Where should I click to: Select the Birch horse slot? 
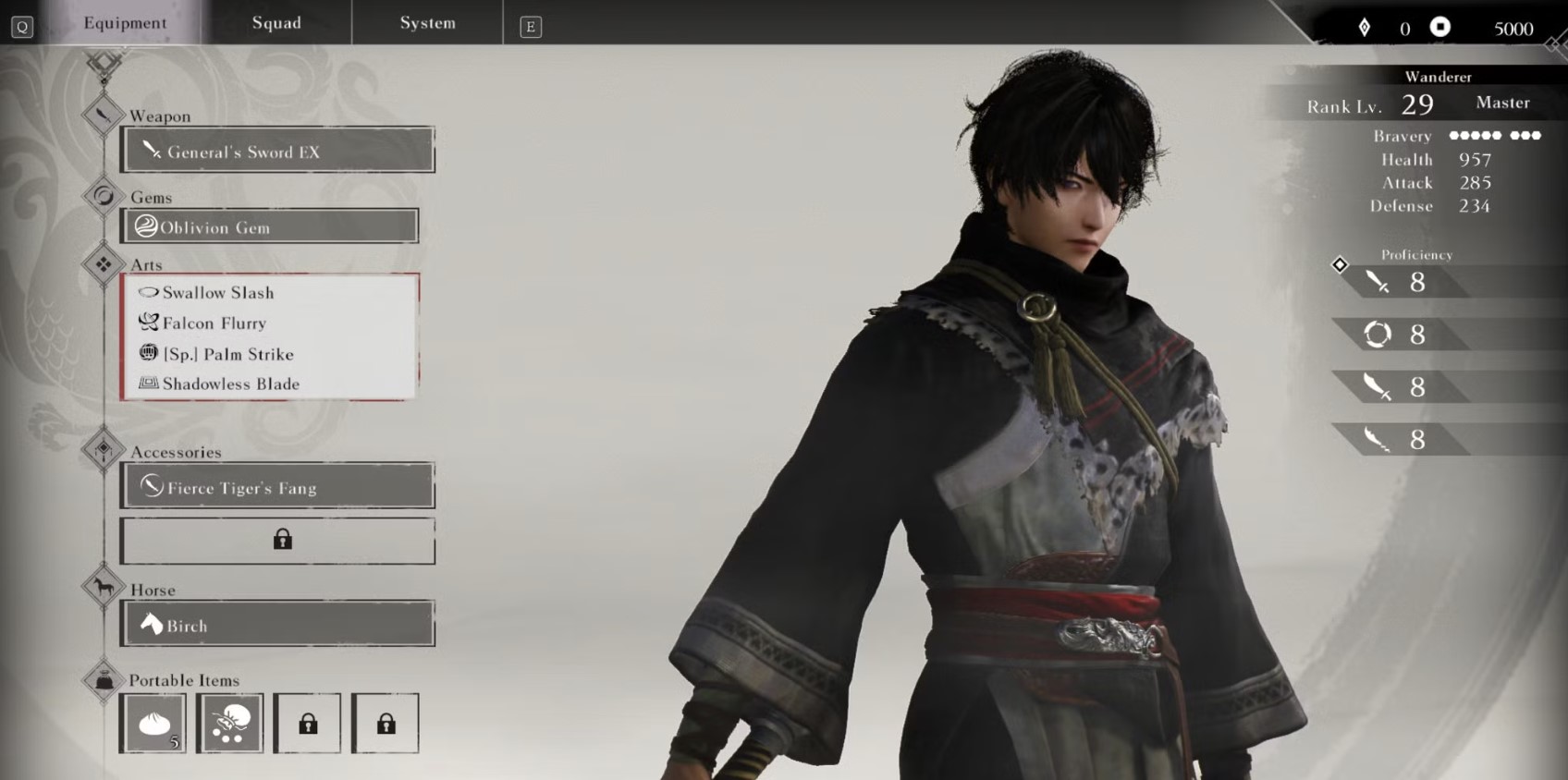click(x=277, y=624)
